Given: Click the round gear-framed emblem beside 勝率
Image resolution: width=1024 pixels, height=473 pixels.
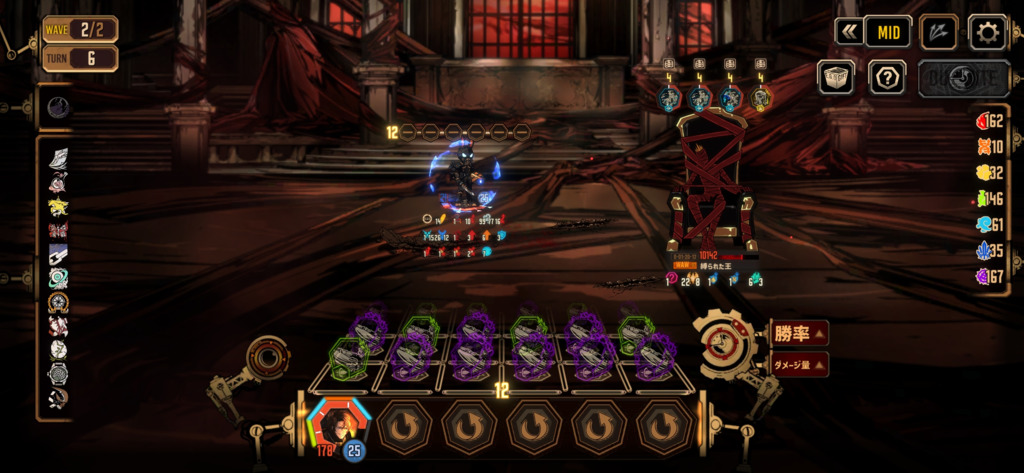Looking at the screenshot, I should click(727, 346).
